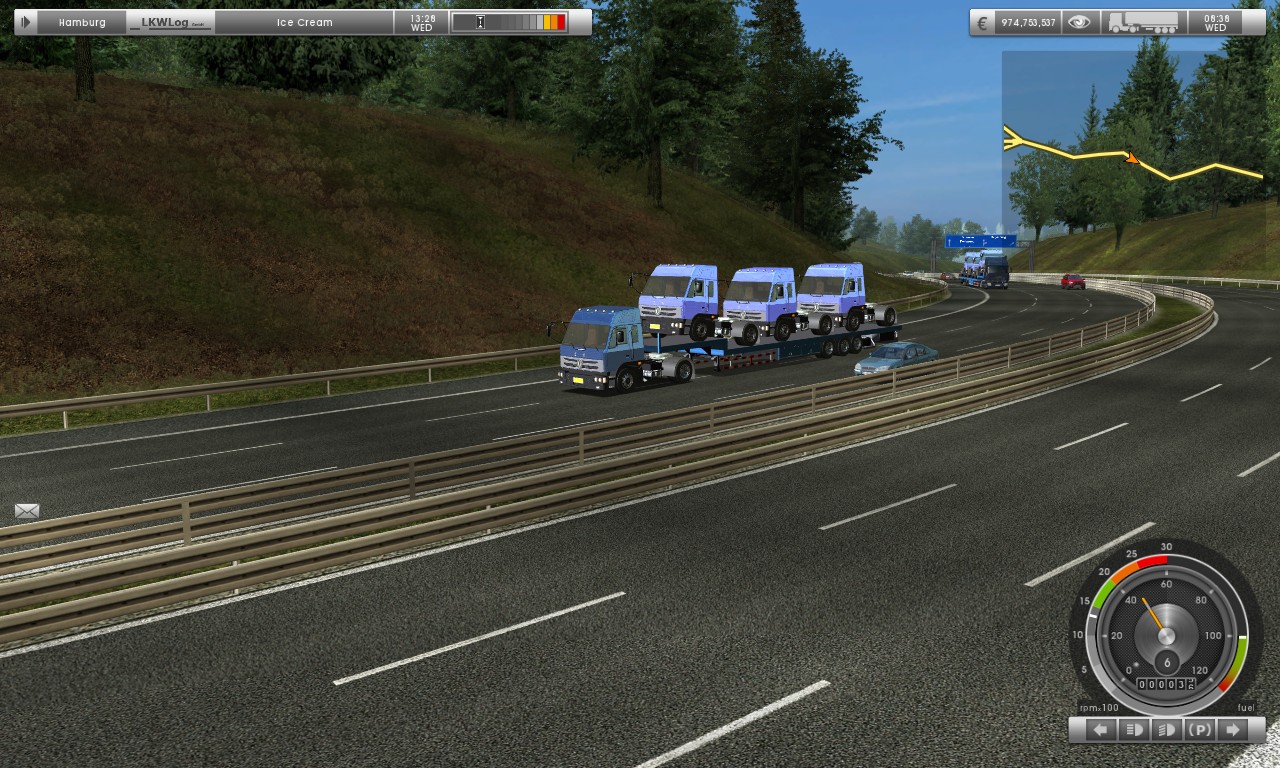Viewport: 1280px width, 768px height.
Task: Toggle the eye view icon
Action: [1079, 22]
